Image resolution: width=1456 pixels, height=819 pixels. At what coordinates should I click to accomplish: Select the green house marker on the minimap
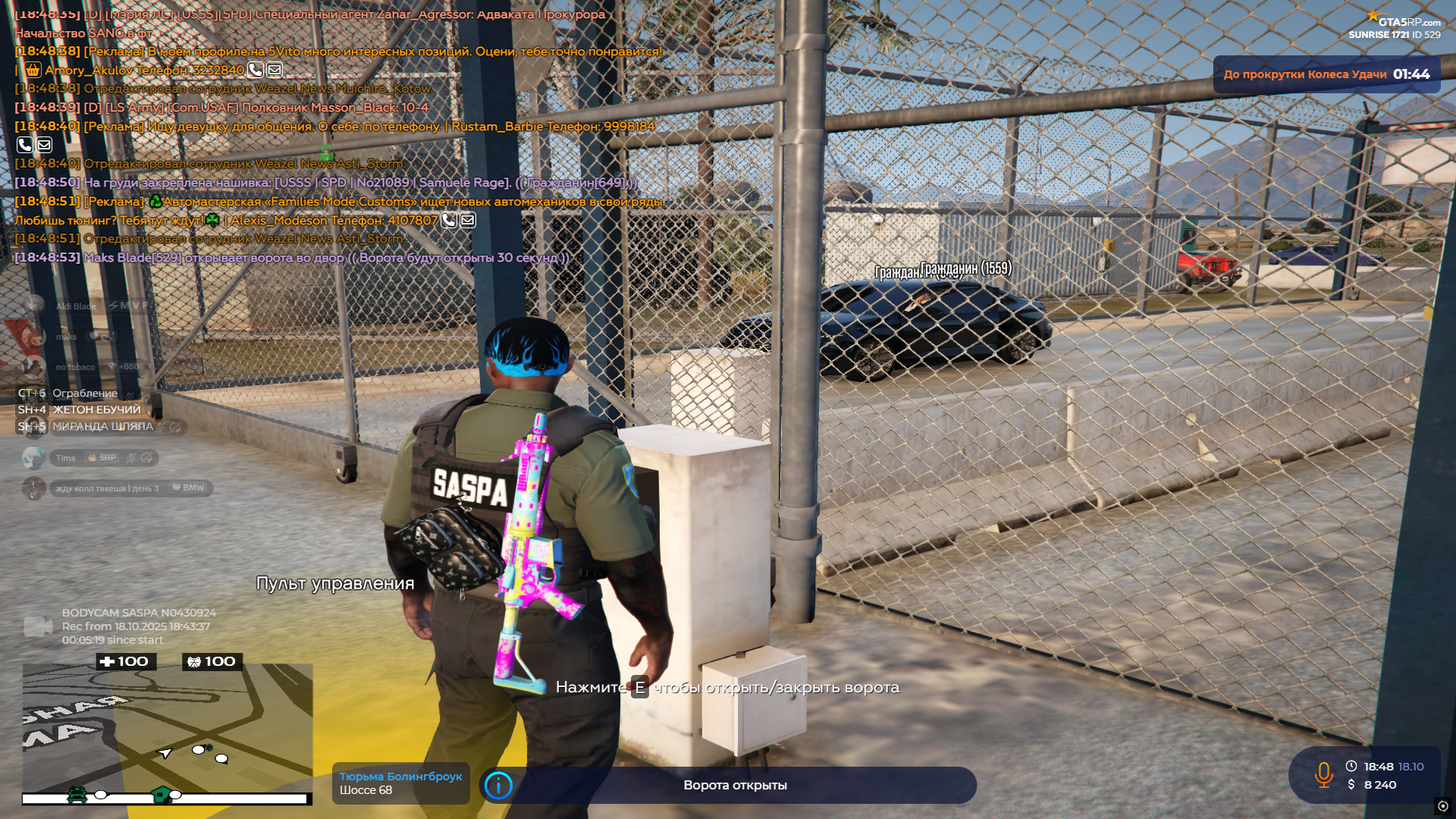(x=161, y=795)
